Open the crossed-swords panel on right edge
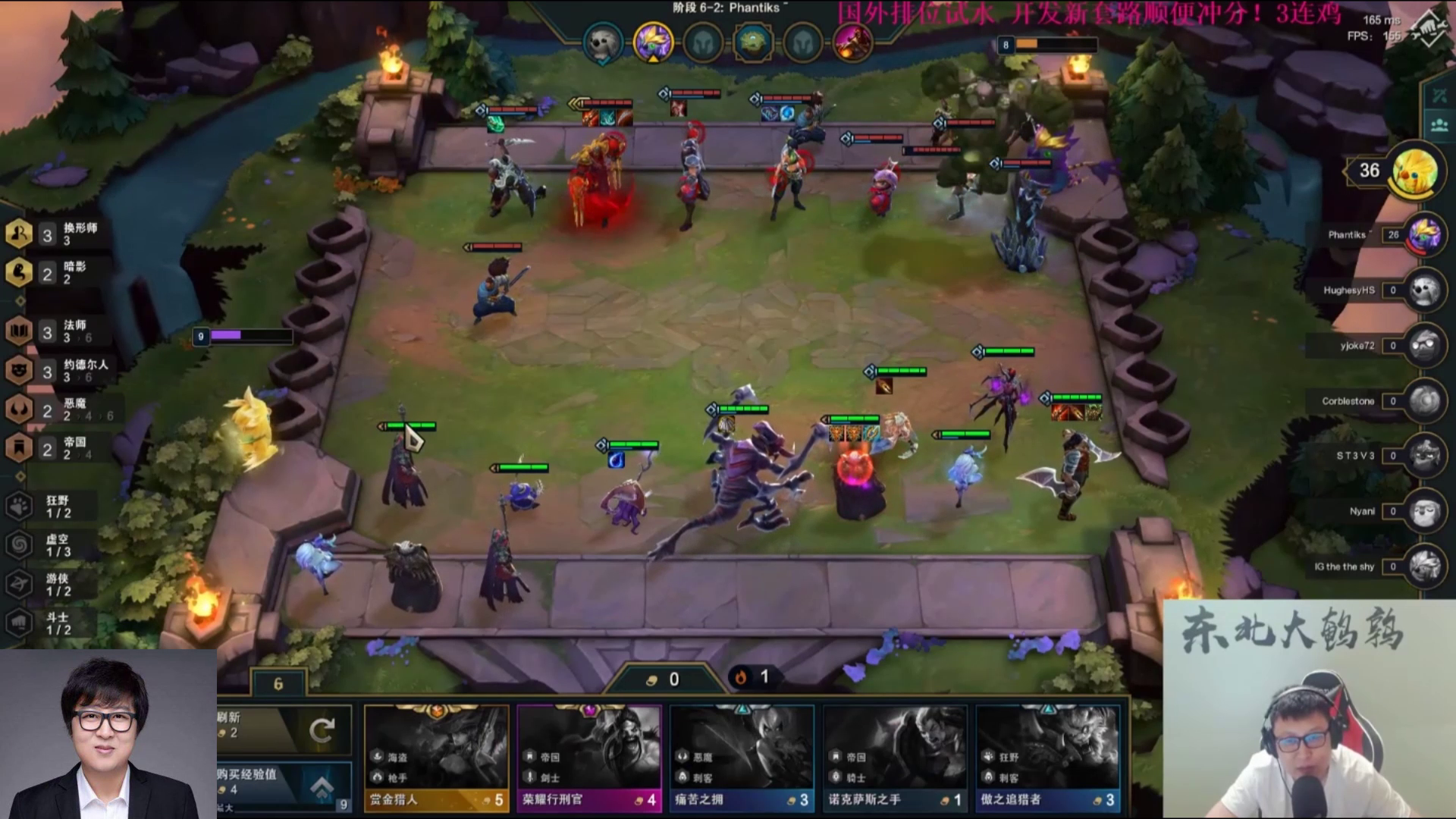The height and width of the screenshot is (819, 1456). (x=1439, y=96)
